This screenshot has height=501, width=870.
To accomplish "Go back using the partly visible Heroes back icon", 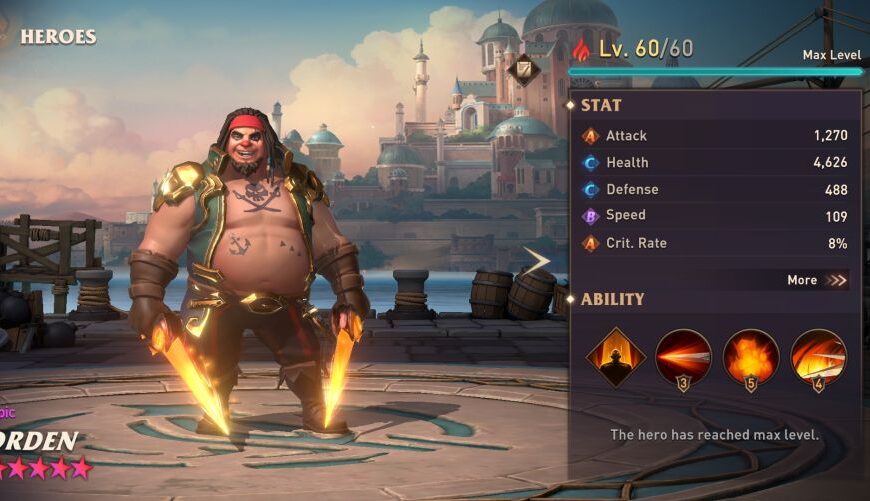I will (x=6, y=35).
